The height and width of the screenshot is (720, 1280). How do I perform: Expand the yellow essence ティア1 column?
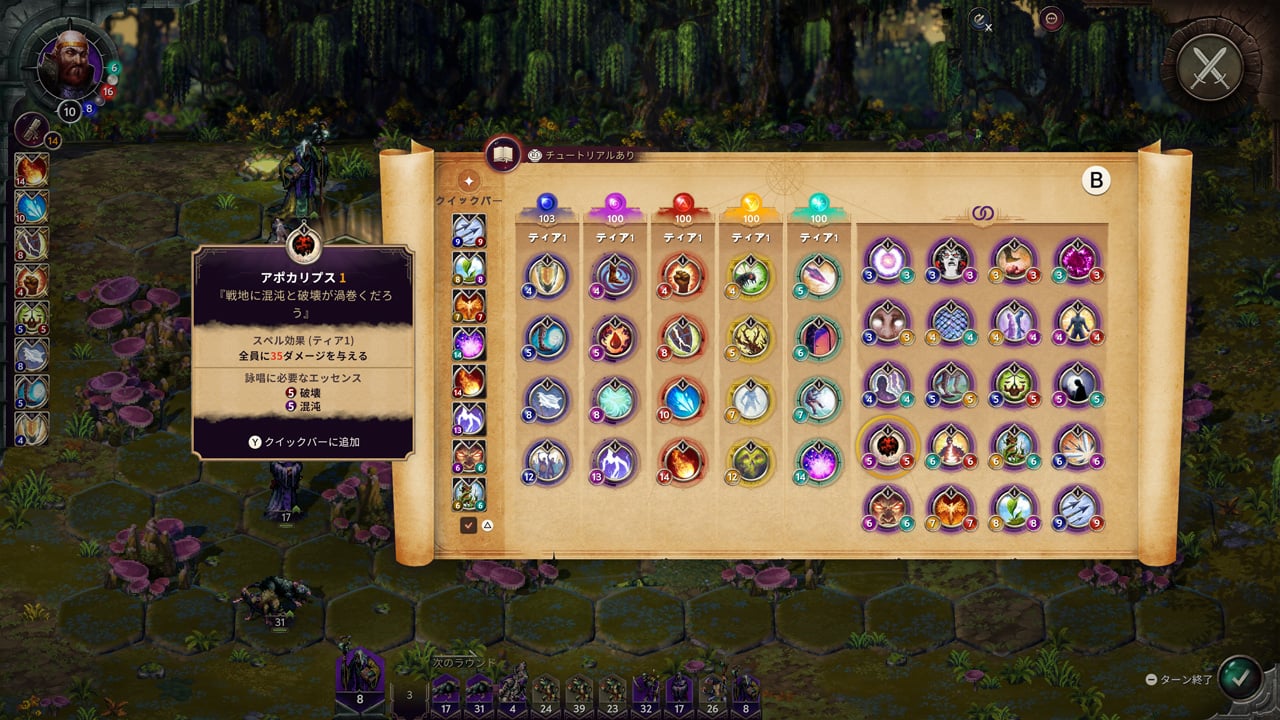[x=749, y=236]
